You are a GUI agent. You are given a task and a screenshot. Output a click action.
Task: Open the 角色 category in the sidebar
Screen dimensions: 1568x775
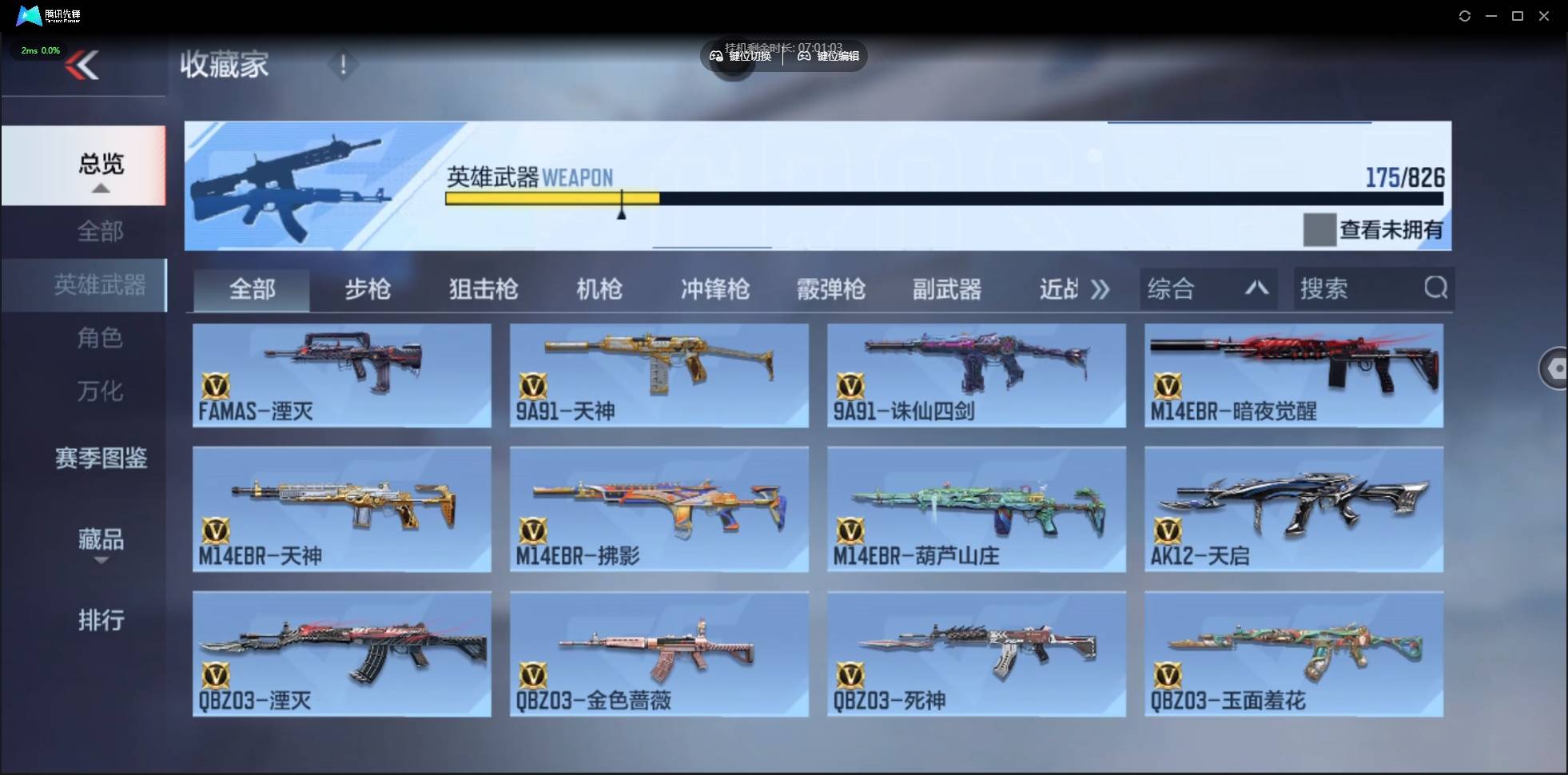[x=101, y=338]
